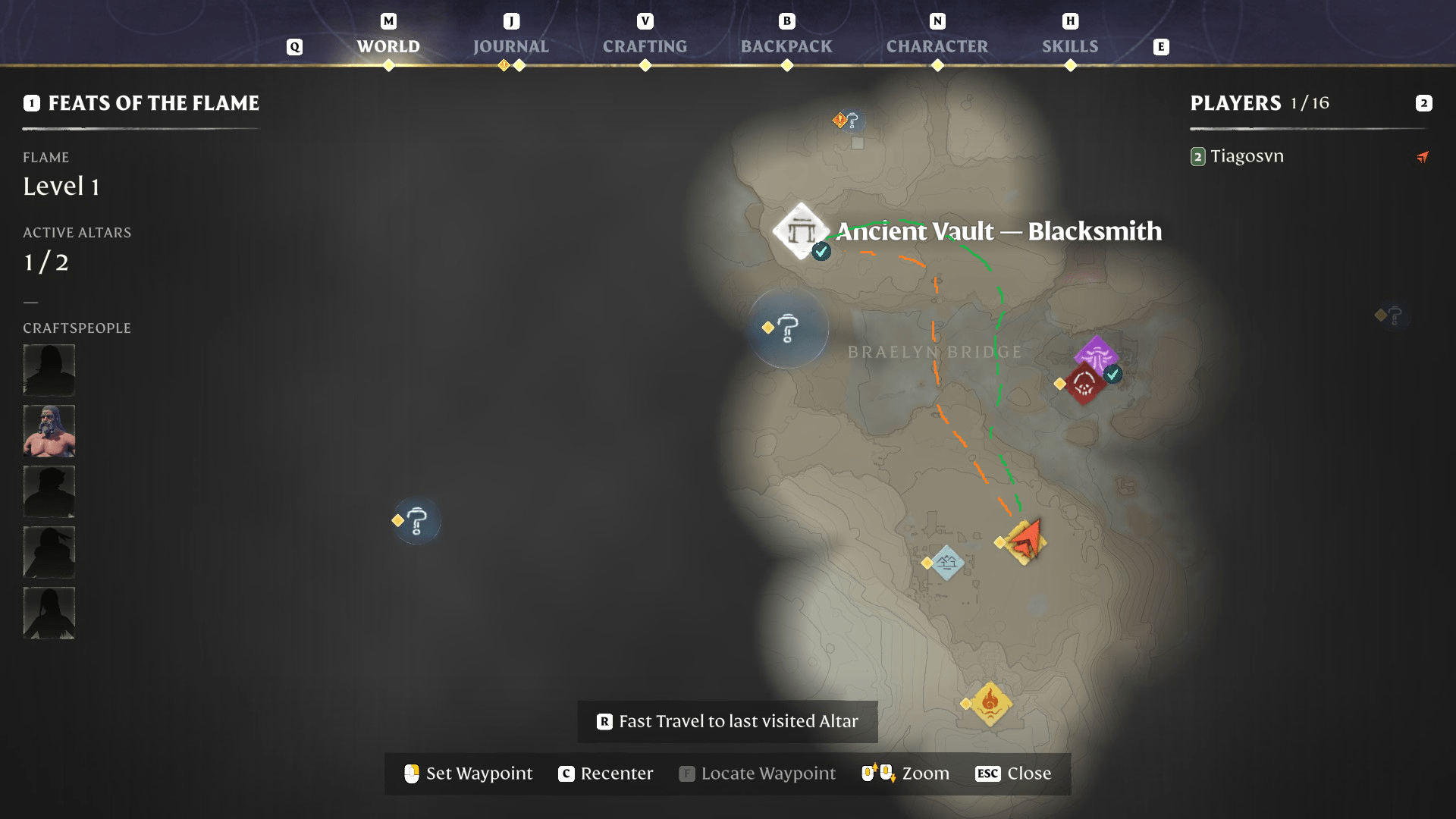
Task: Select the bearded craftsperson portrait
Action: click(49, 431)
